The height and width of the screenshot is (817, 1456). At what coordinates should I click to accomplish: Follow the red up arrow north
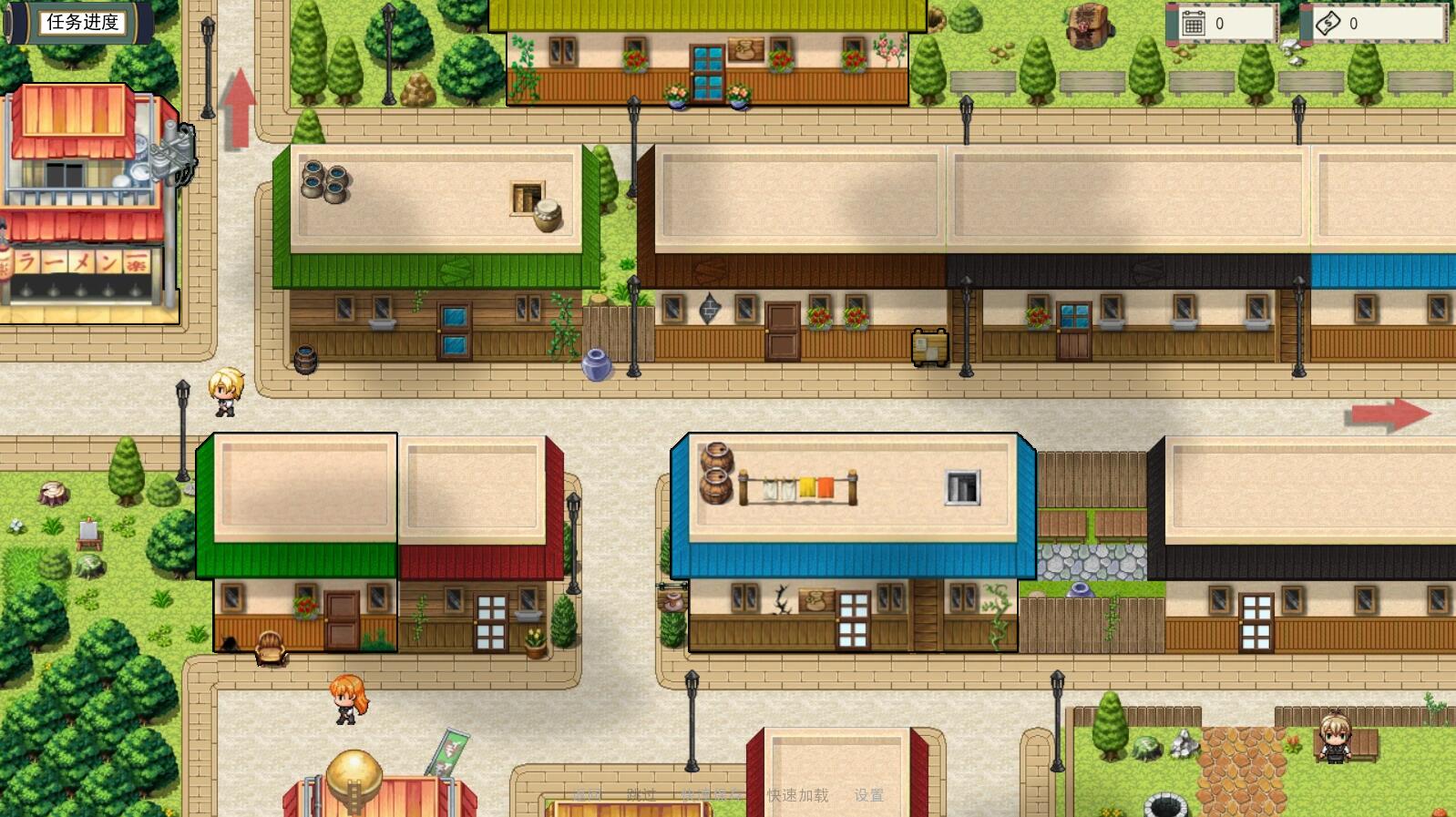tap(238, 107)
